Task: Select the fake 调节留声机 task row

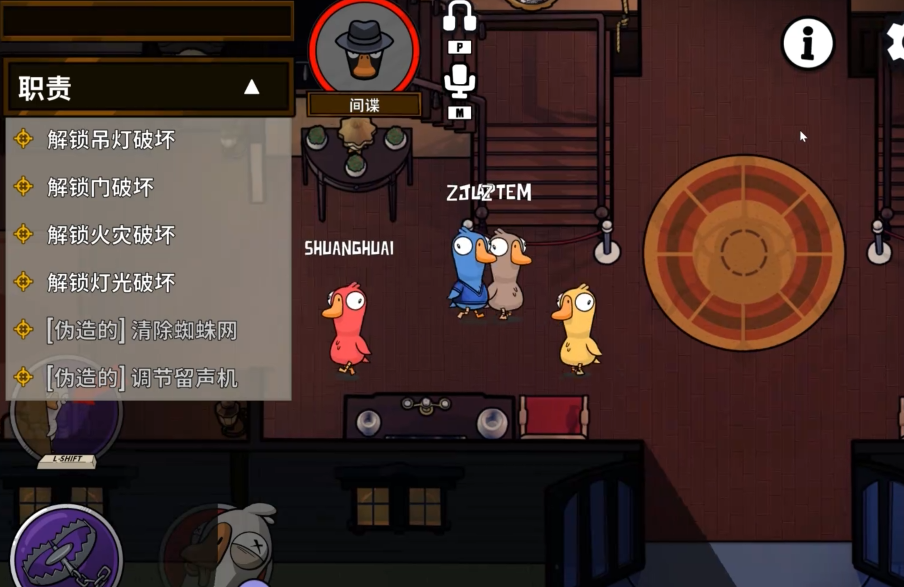Action: (141, 378)
